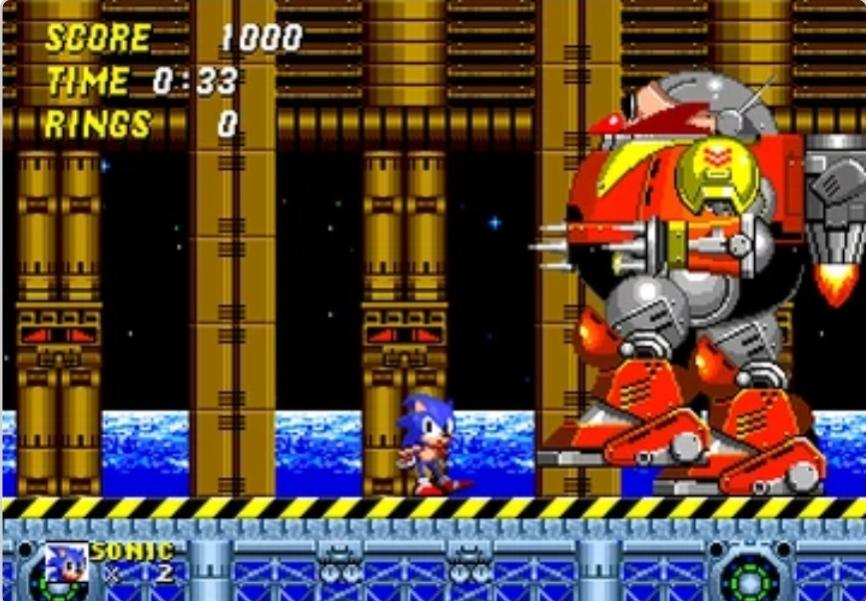Click the Sonic lives portrait icon
This screenshot has width=866, height=601.
point(66,564)
